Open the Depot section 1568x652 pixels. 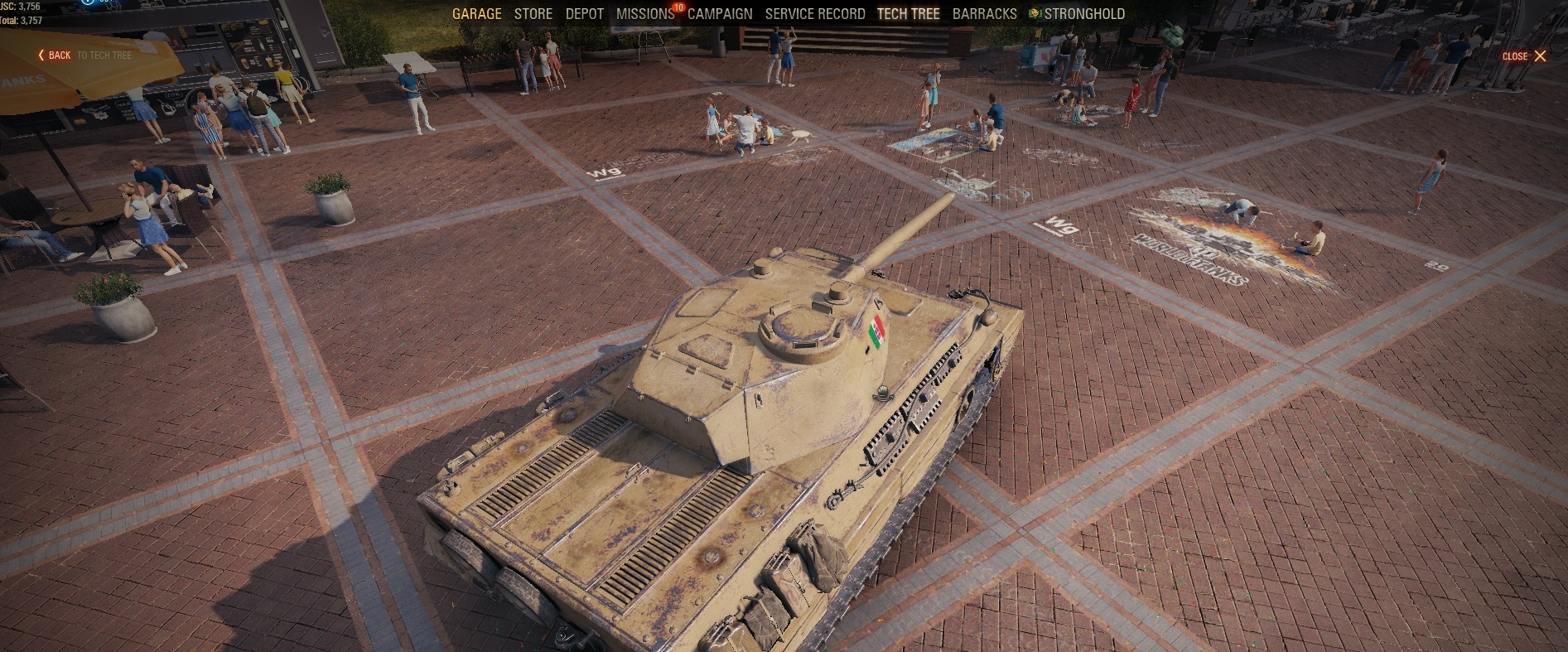(x=584, y=14)
